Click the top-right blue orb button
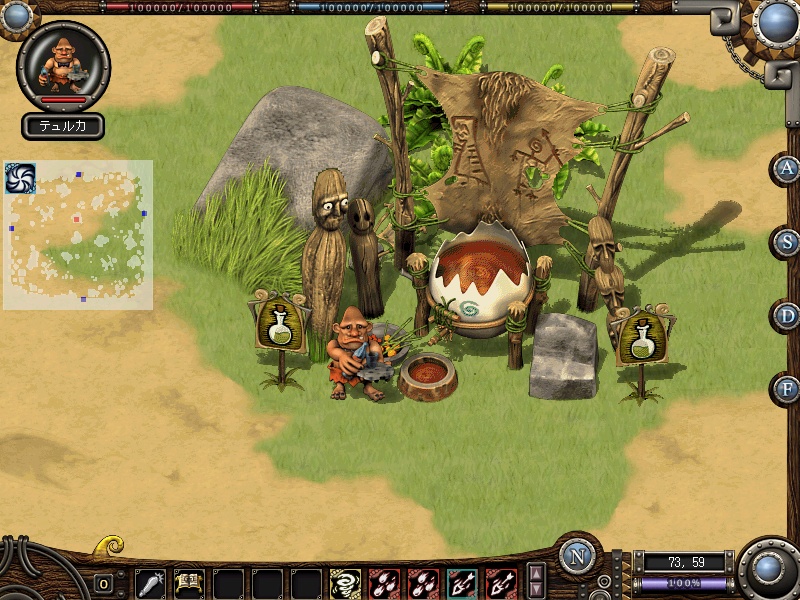 pos(775,22)
